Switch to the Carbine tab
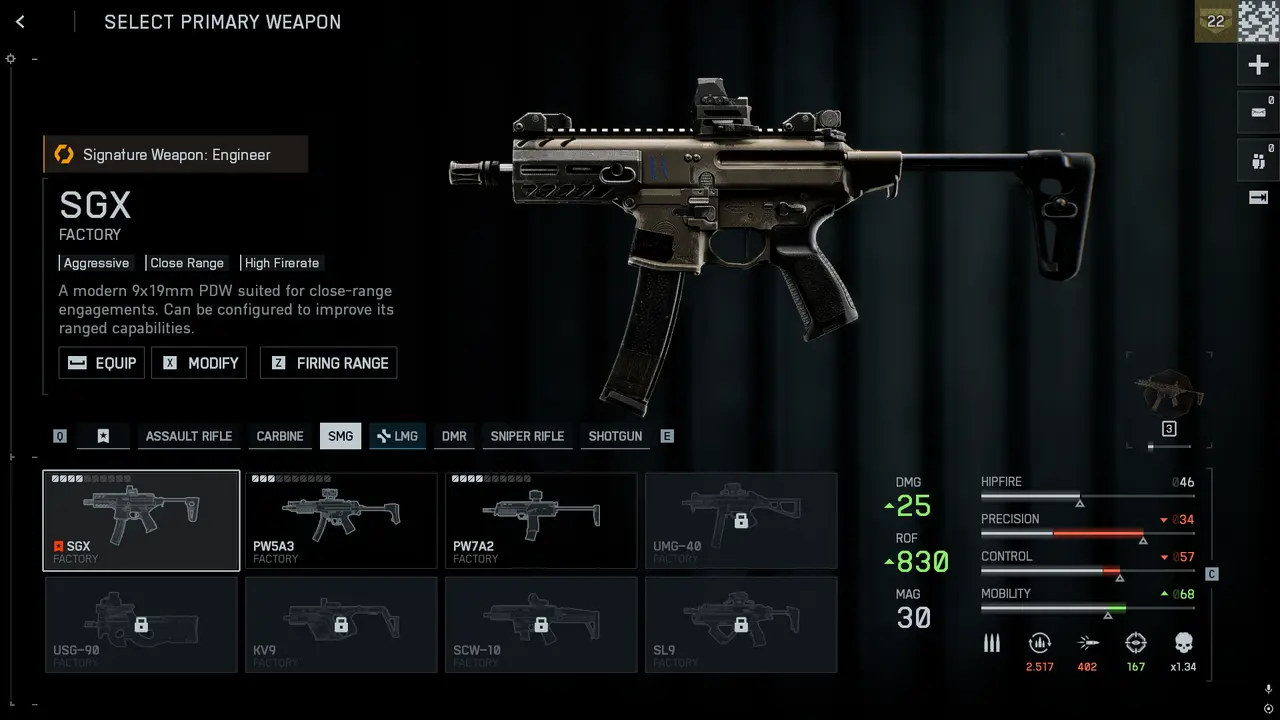 [280, 436]
